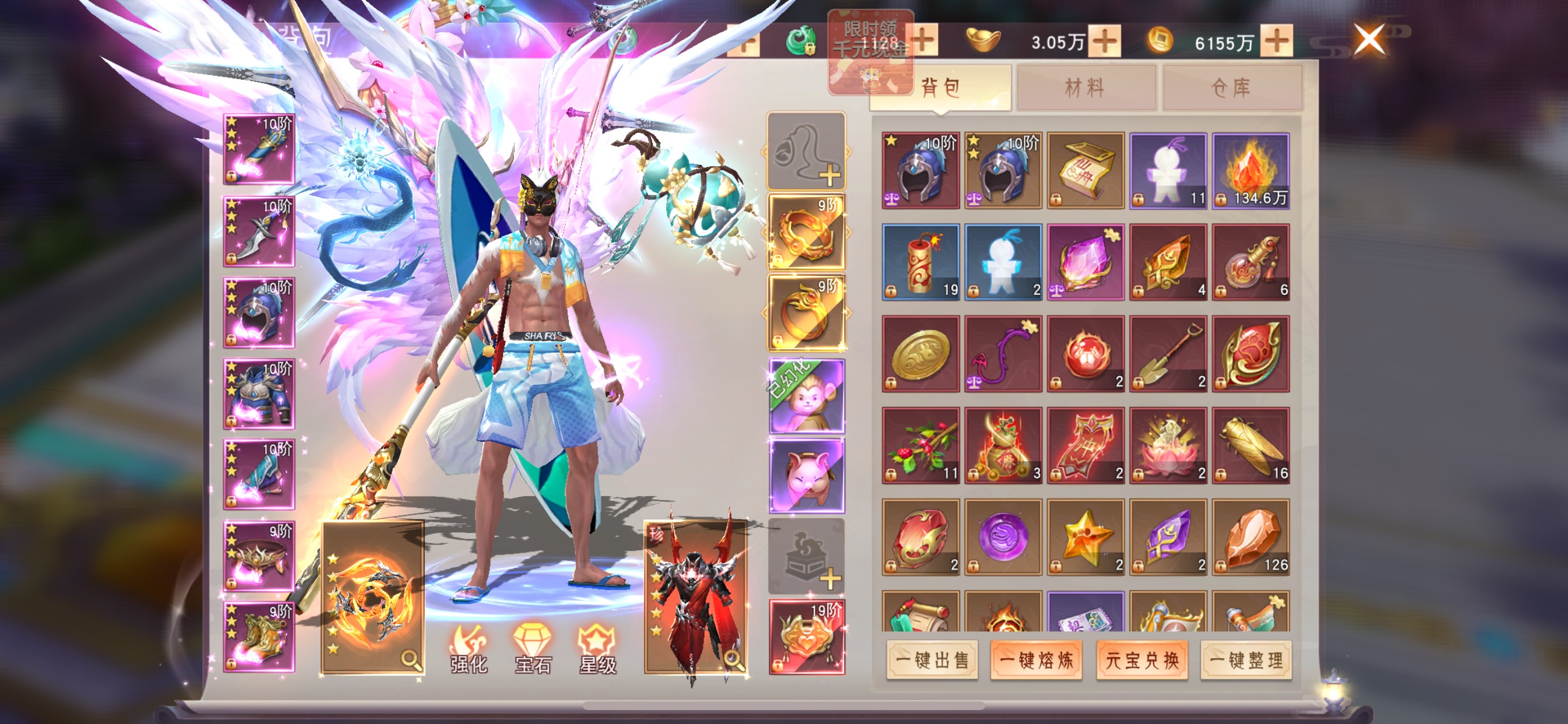Select the firecracker item stack of 19
Viewport: 1568px width, 724px height.
pyautogui.click(x=921, y=262)
